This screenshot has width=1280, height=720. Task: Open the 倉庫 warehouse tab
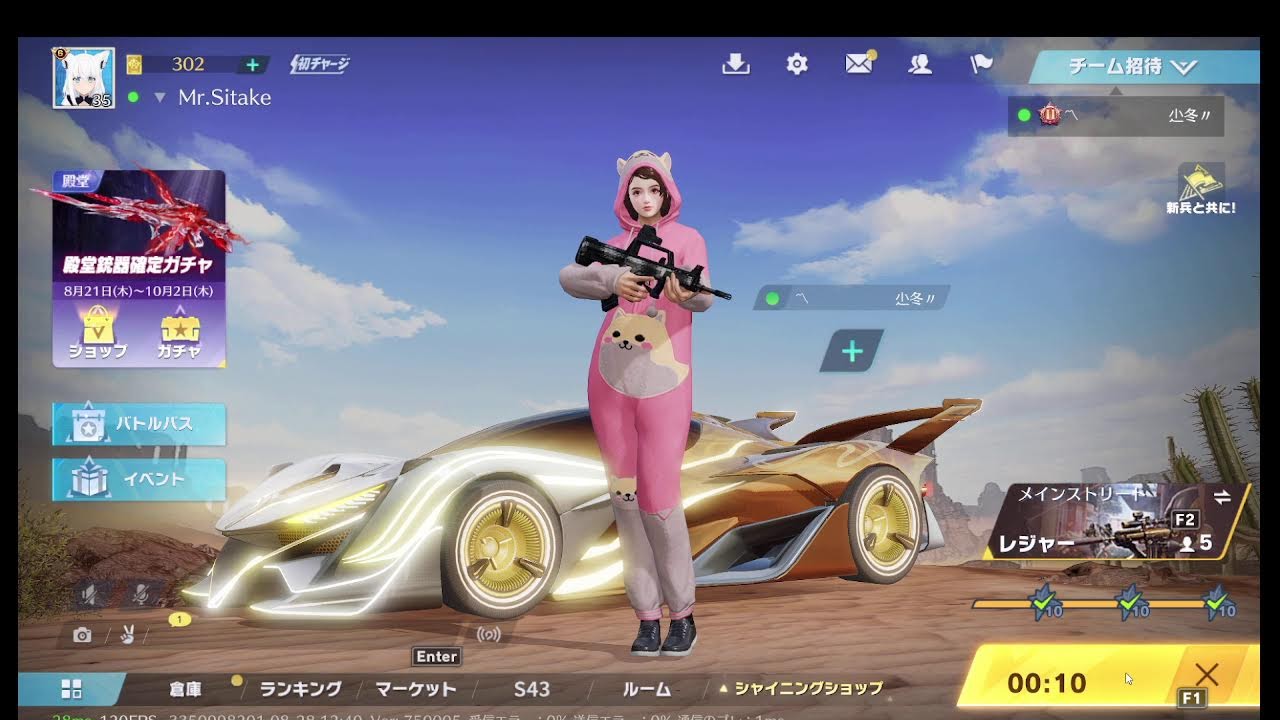[186, 689]
